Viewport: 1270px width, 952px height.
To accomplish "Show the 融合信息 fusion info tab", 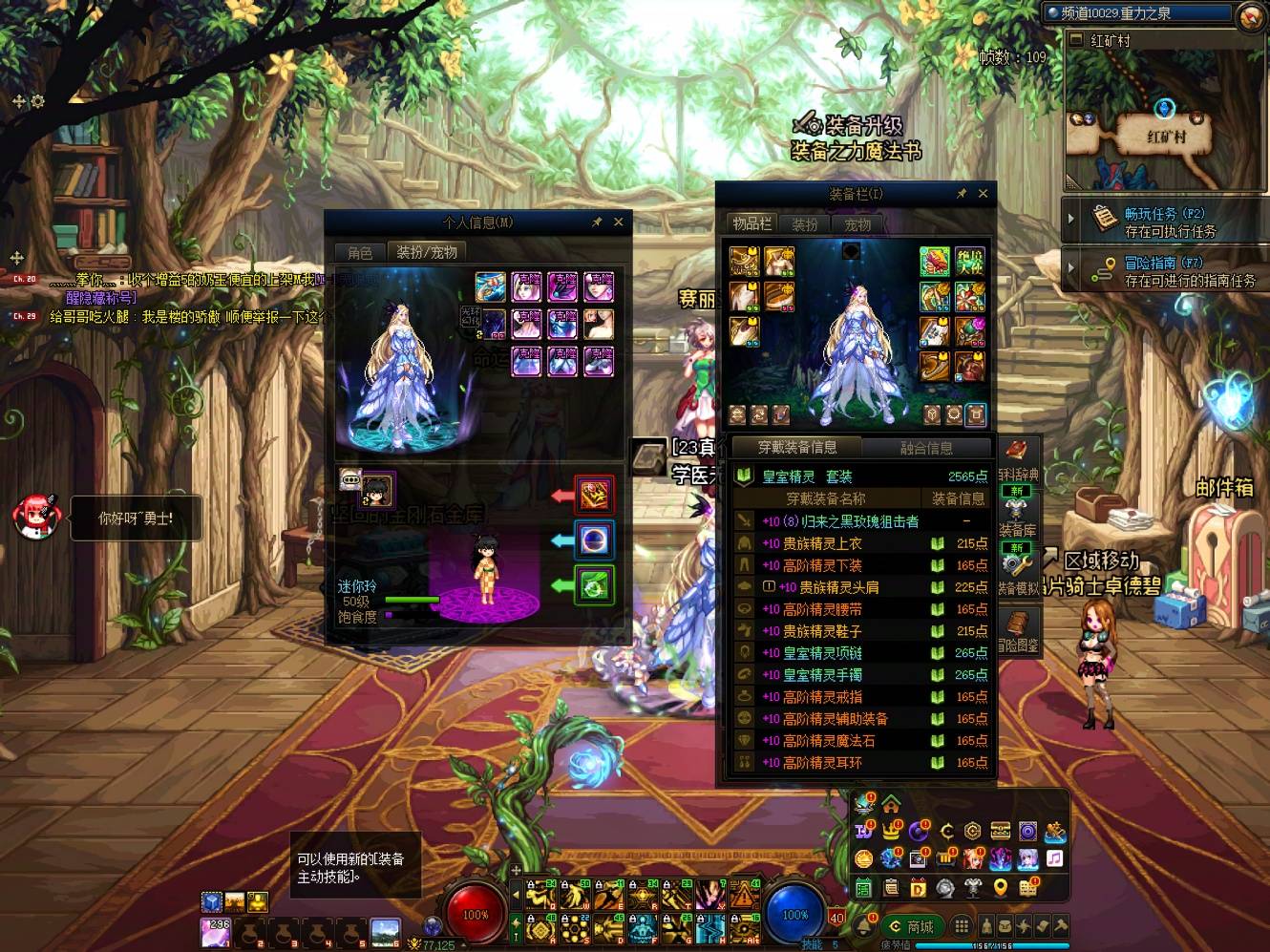I will 925,447.
